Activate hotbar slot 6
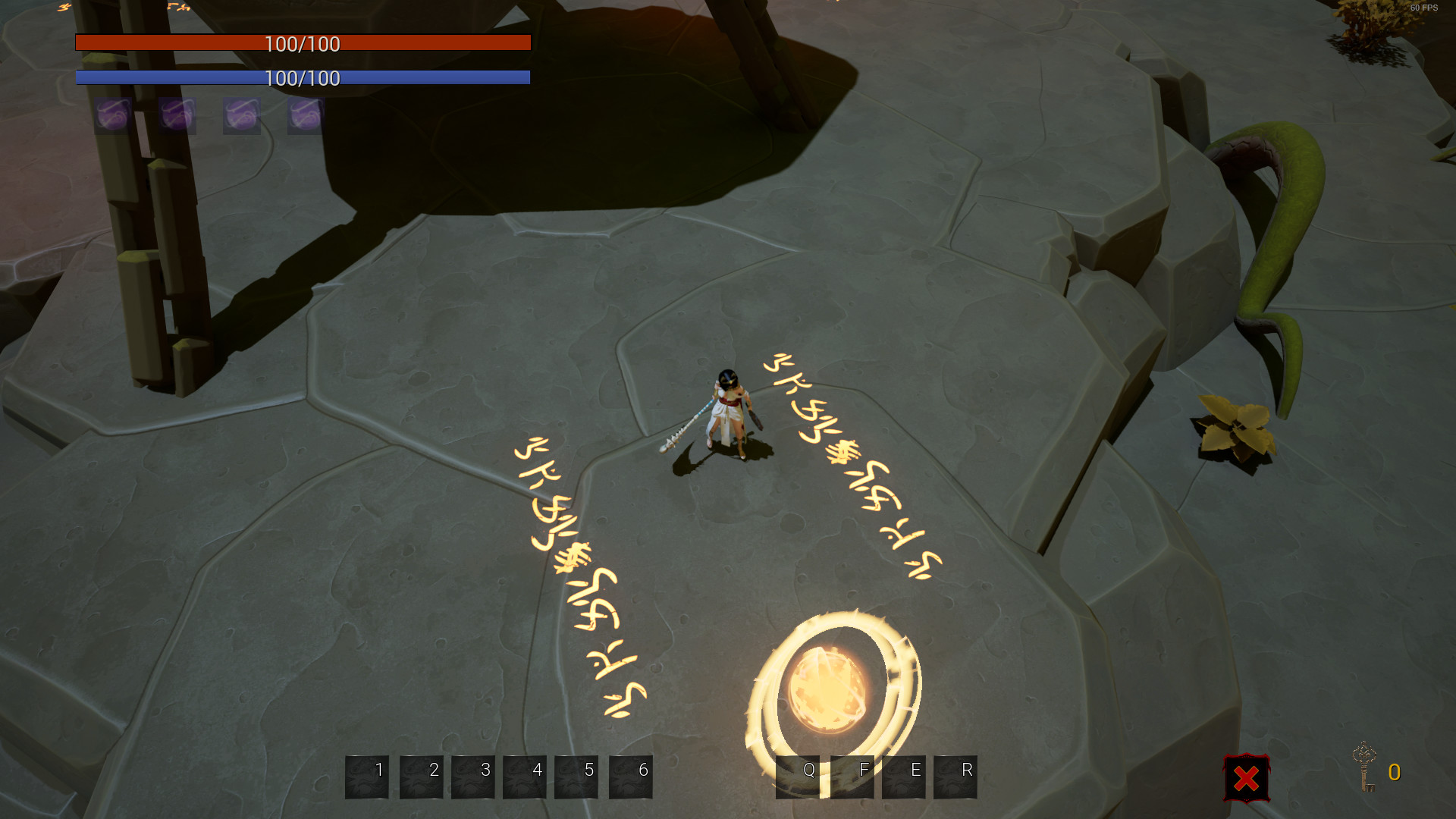The height and width of the screenshot is (819, 1456). [x=631, y=777]
